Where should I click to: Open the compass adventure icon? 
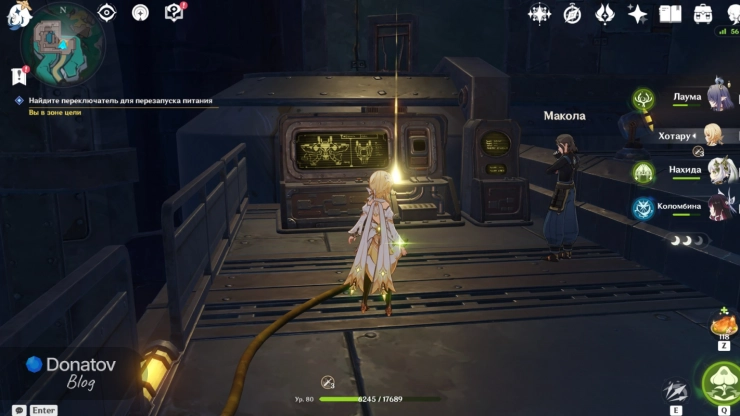pyautogui.click(x=572, y=13)
